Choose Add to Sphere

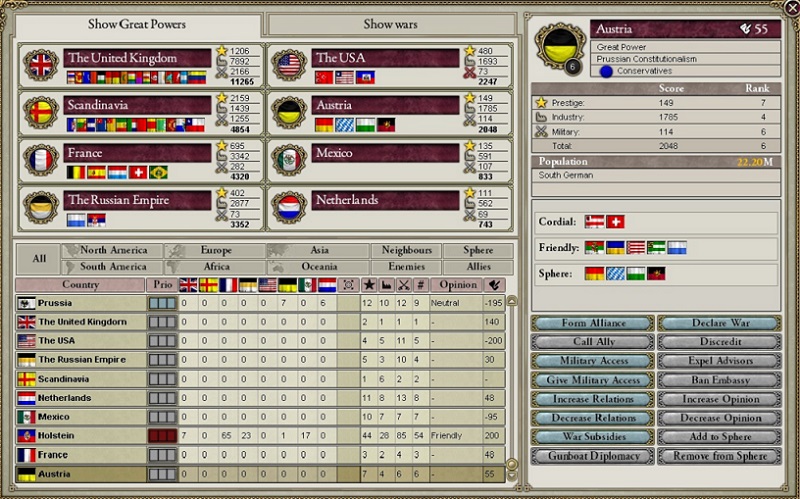point(719,437)
